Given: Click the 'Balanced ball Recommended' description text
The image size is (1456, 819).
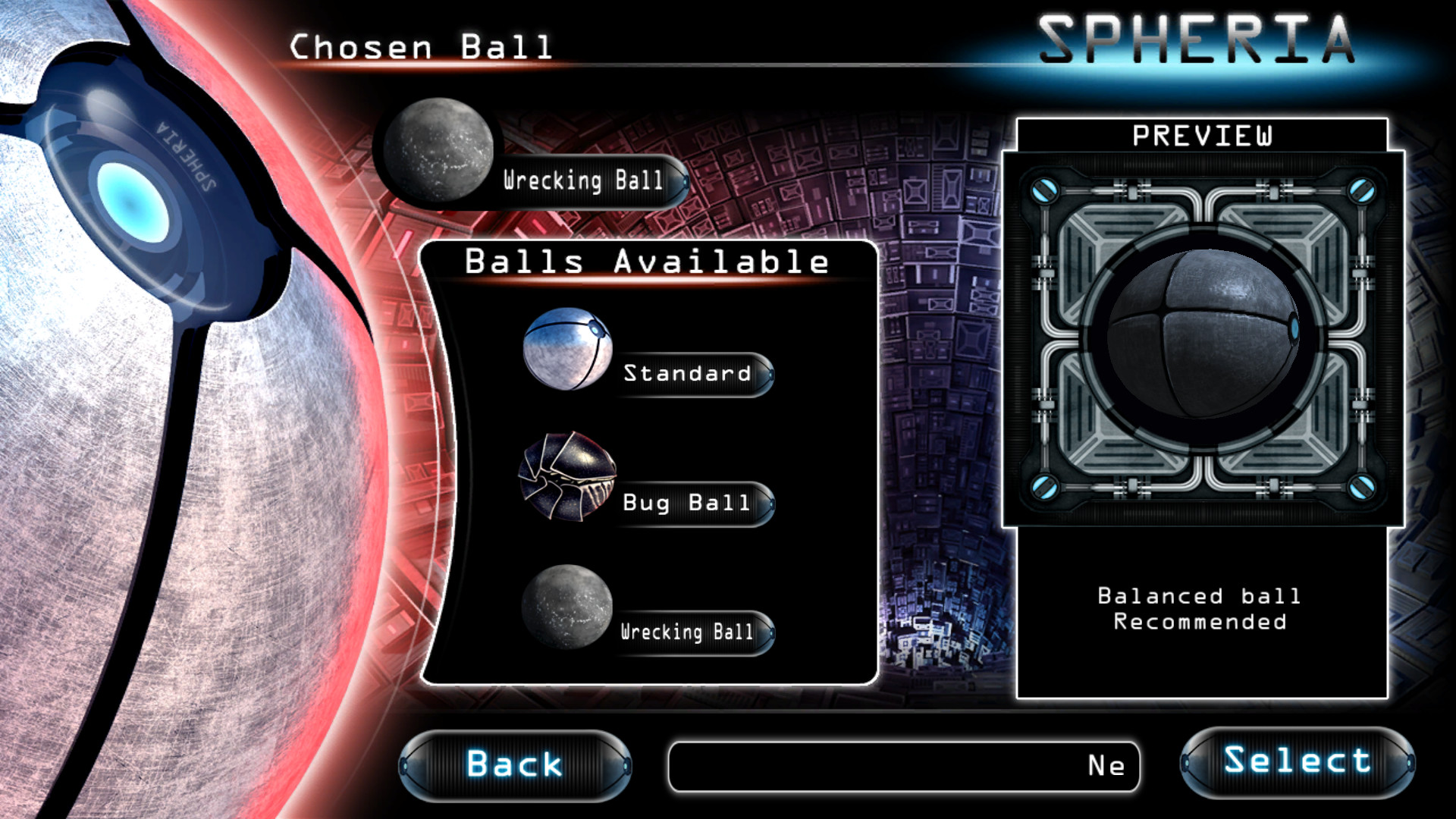Looking at the screenshot, I should click(x=1200, y=607).
